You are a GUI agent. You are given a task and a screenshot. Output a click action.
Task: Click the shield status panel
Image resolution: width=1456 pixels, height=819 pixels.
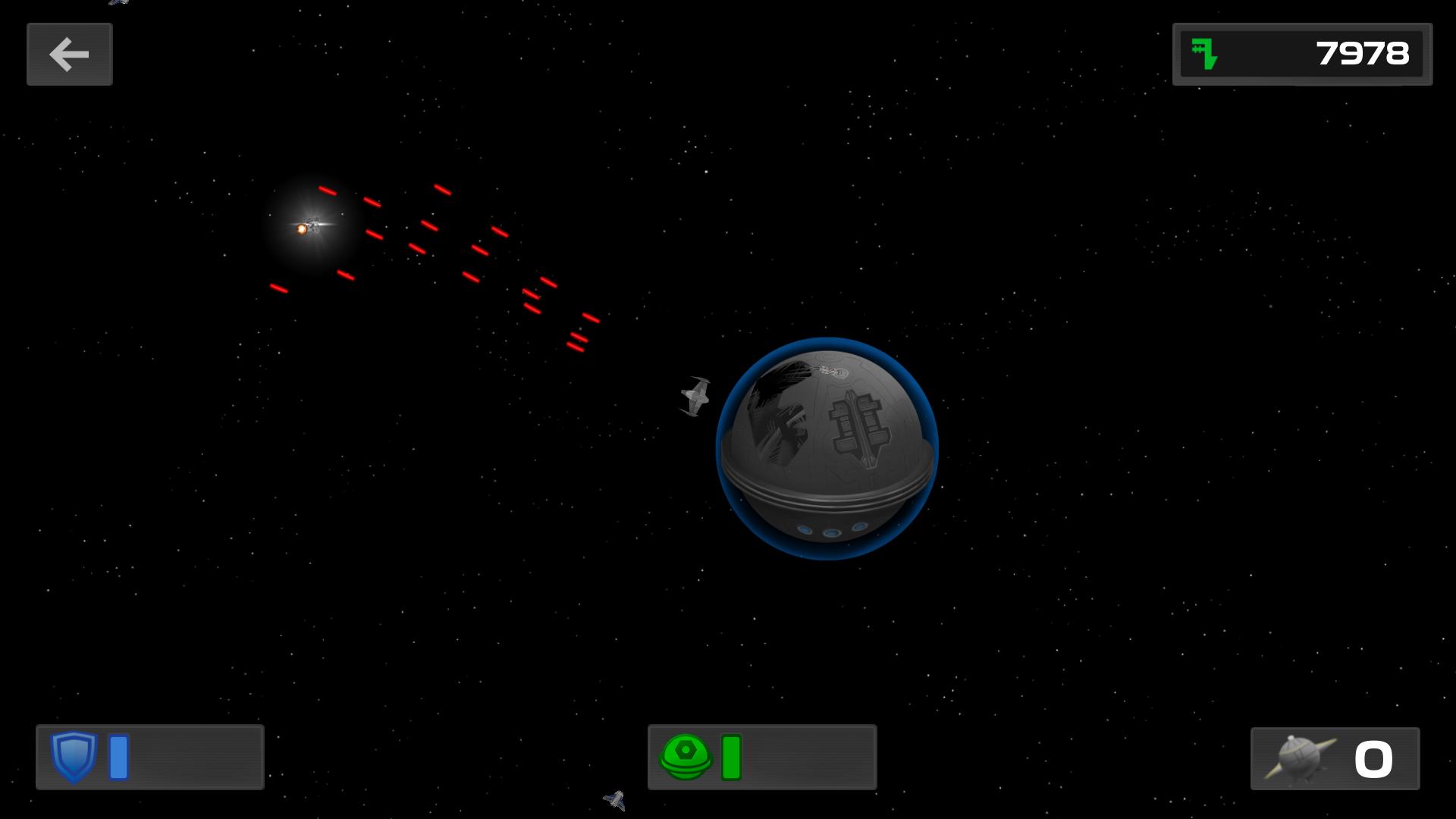(149, 757)
